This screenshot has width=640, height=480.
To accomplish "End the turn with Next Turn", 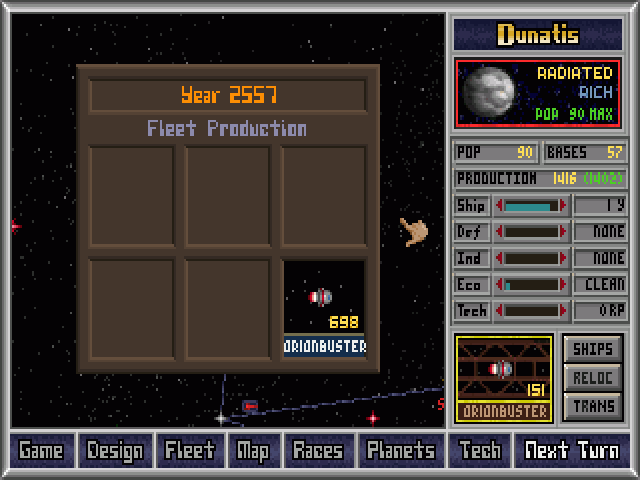I will 573,450.
